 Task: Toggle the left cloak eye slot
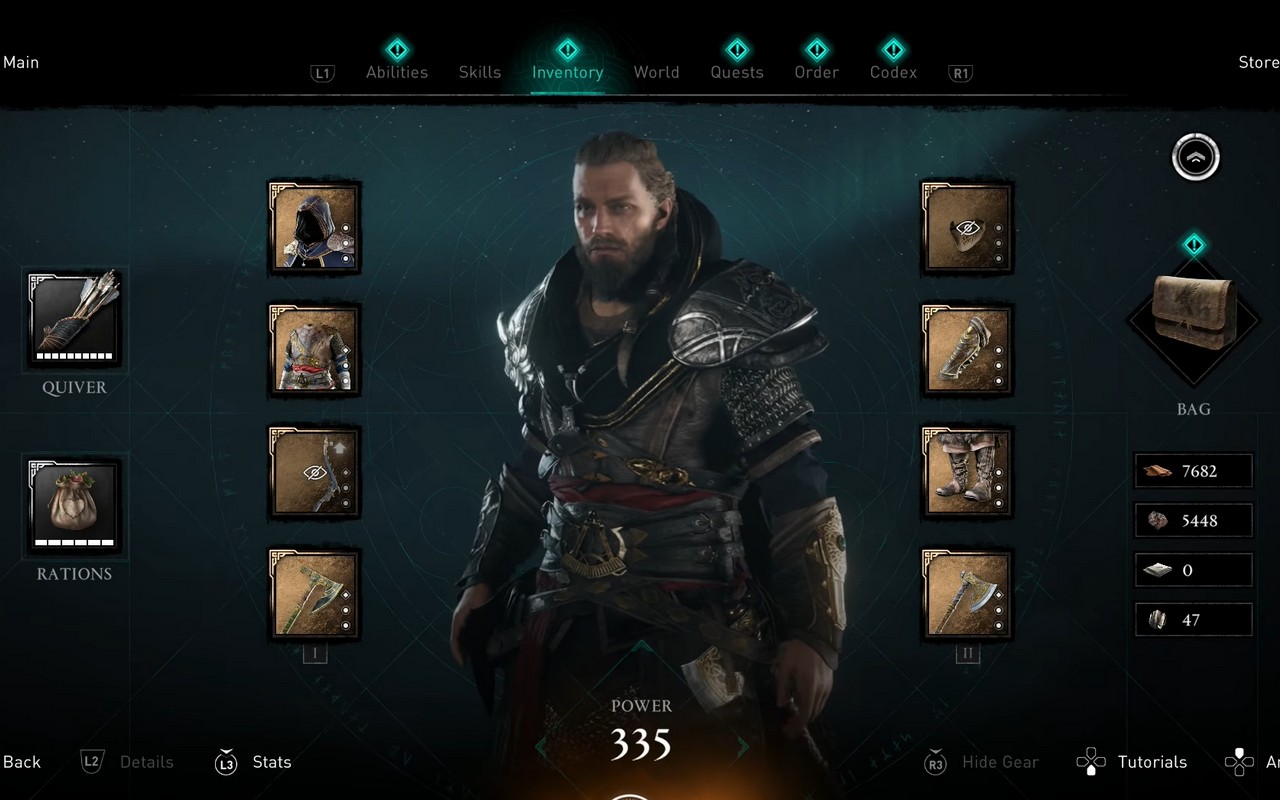pos(314,472)
